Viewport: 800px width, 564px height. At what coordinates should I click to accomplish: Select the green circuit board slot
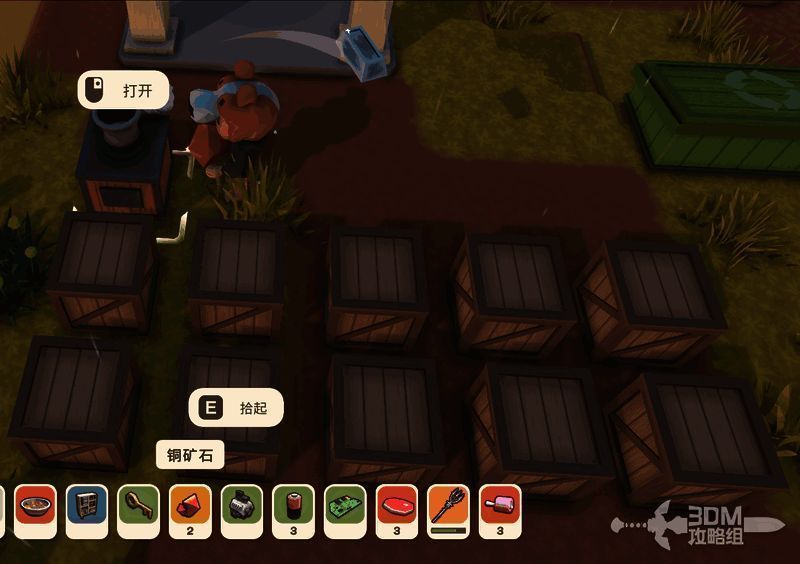click(346, 506)
